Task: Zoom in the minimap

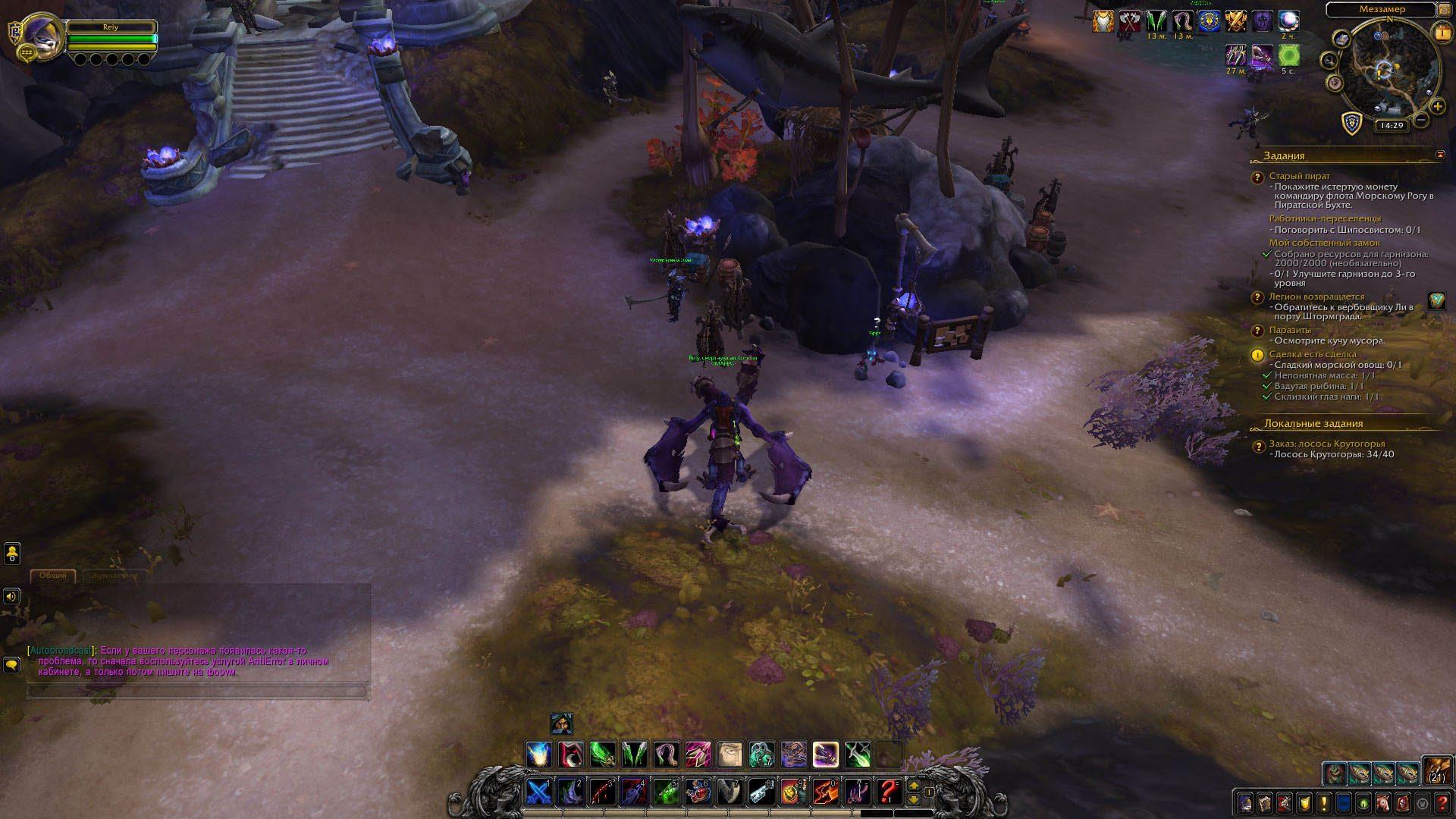Action: pos(1437,107)
